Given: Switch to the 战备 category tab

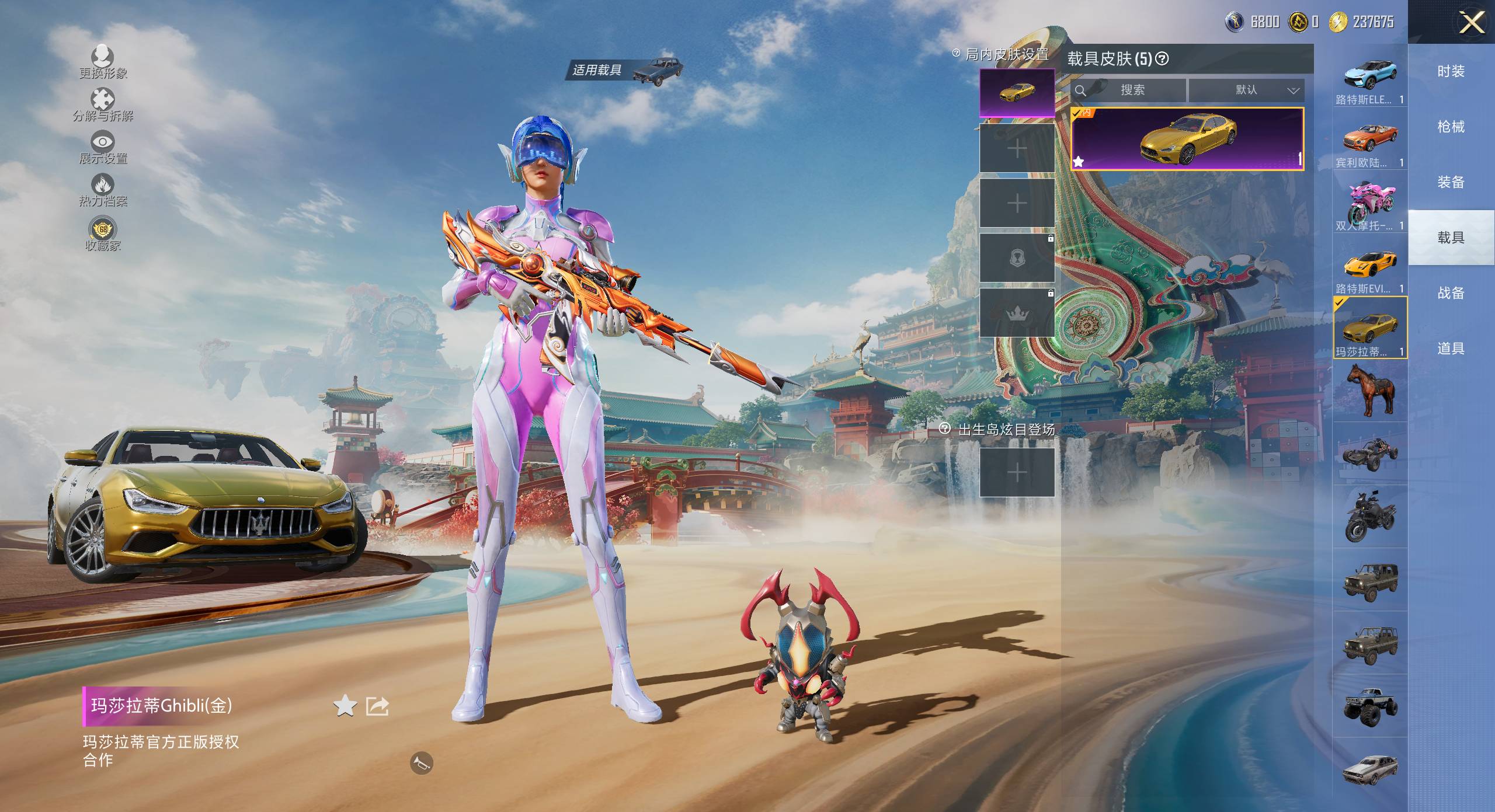Looking at the screenshot, I should tap(1451, 293).
